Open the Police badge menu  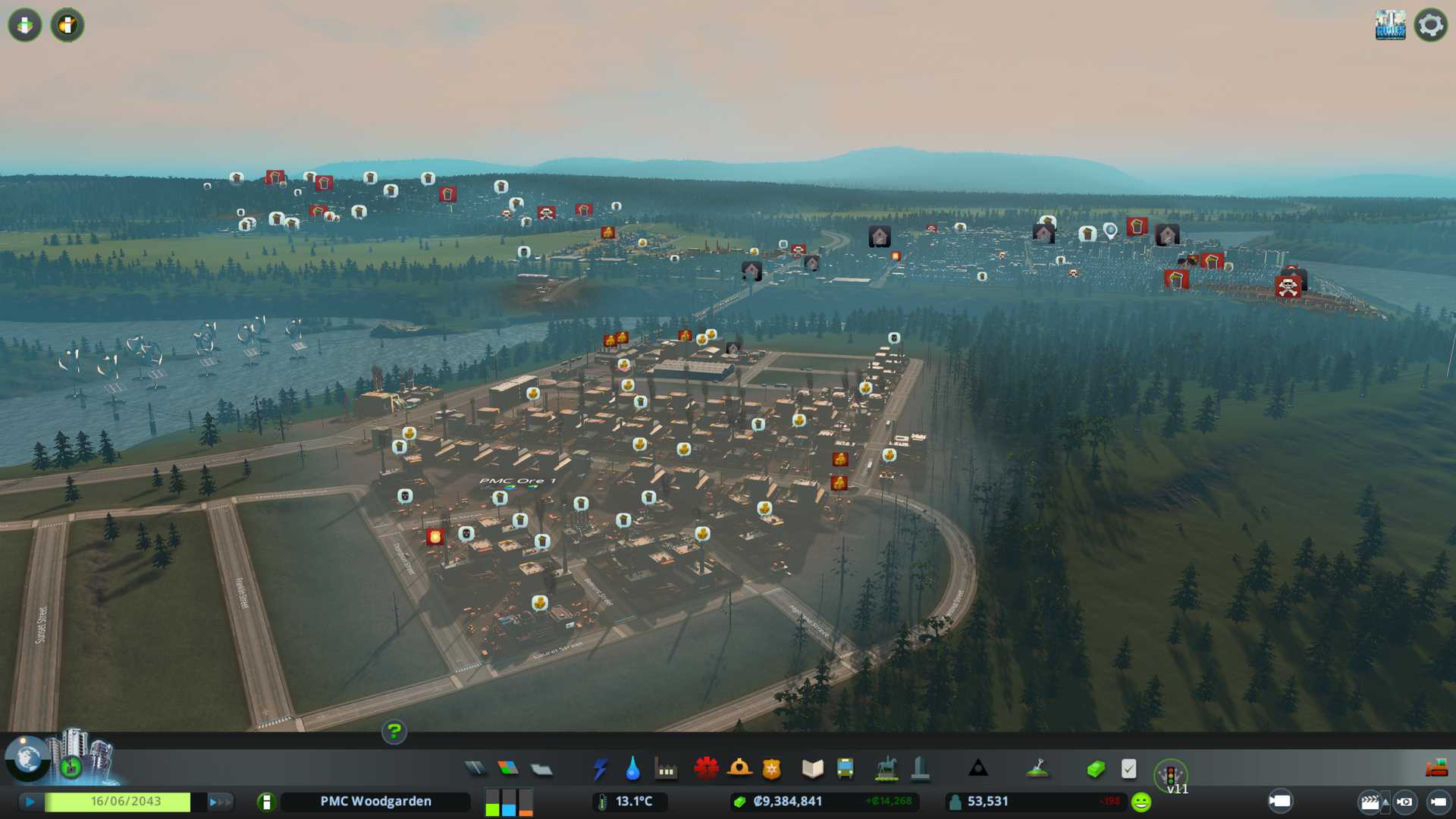[x=772, y=770]
